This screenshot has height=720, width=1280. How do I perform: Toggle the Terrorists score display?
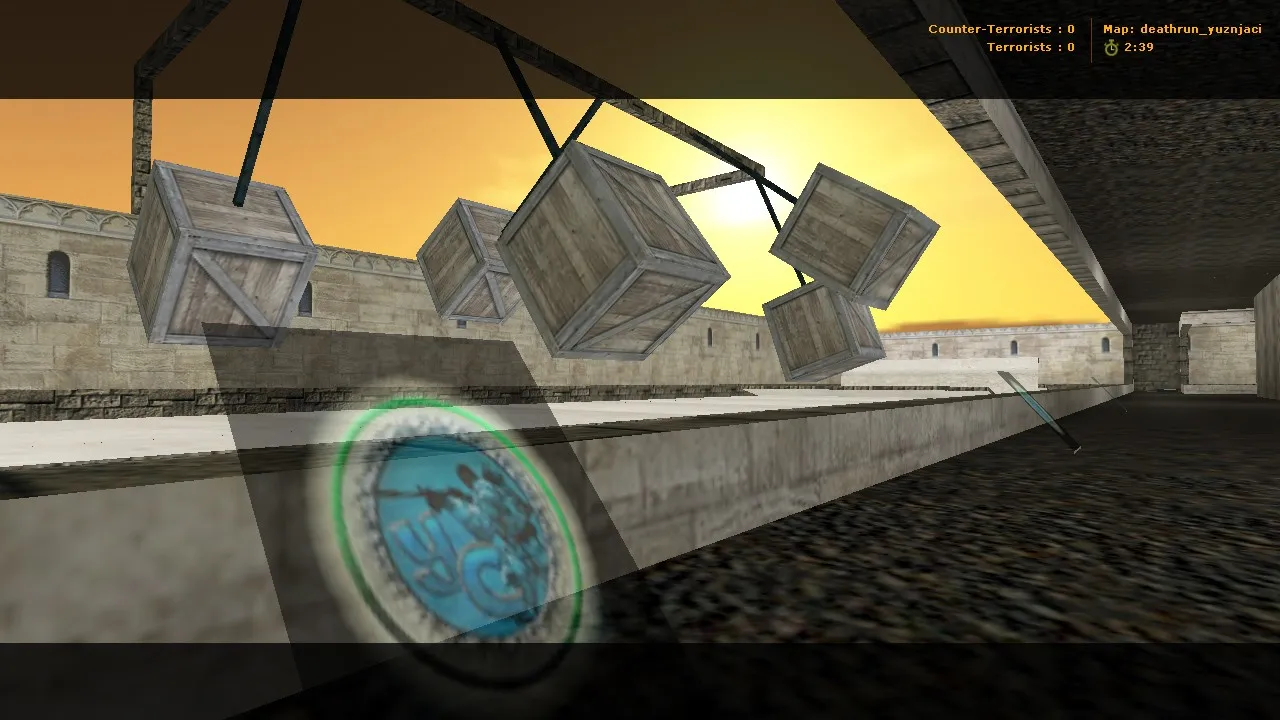coord(1030,47)
